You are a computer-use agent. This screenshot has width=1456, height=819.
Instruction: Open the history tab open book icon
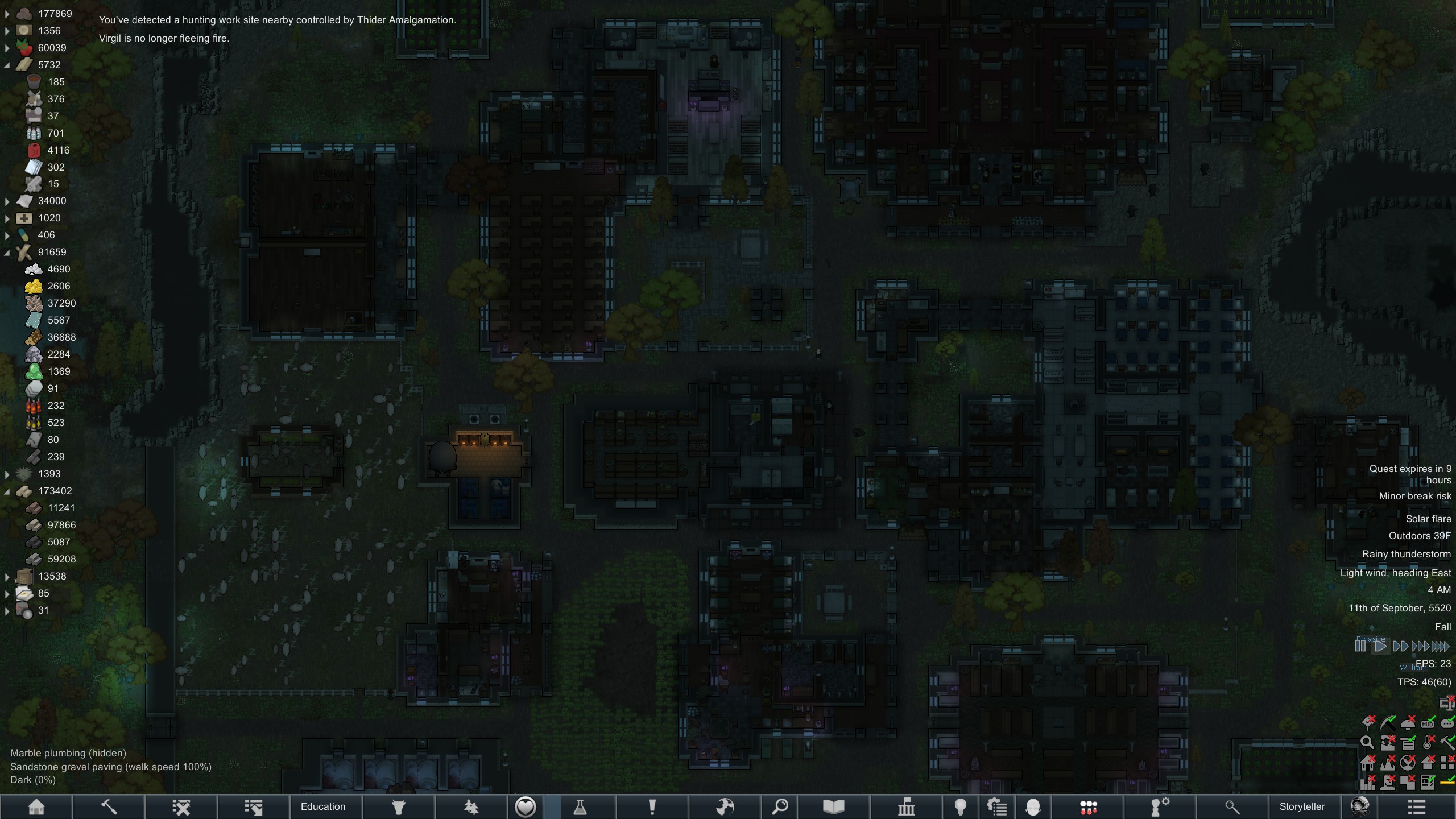pyautogui.click(x=833, y=806)
